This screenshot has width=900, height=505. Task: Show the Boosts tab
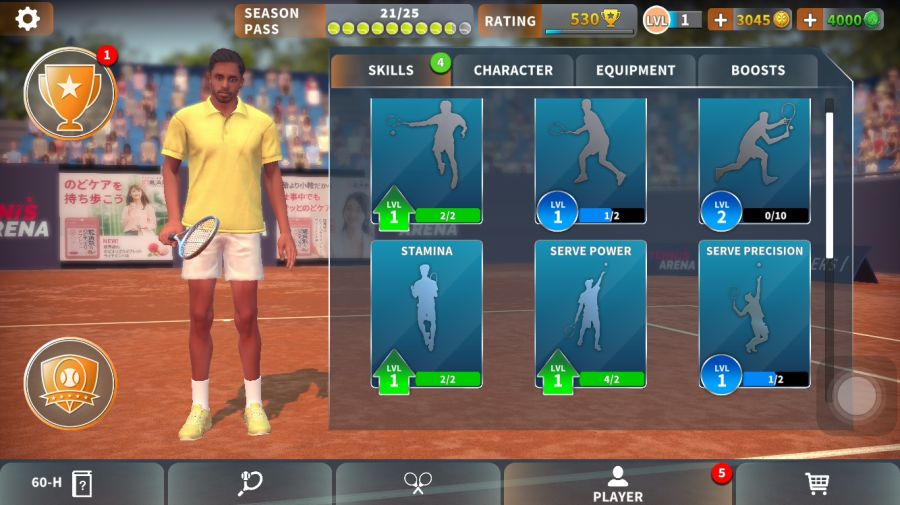[x=757, y=70]
